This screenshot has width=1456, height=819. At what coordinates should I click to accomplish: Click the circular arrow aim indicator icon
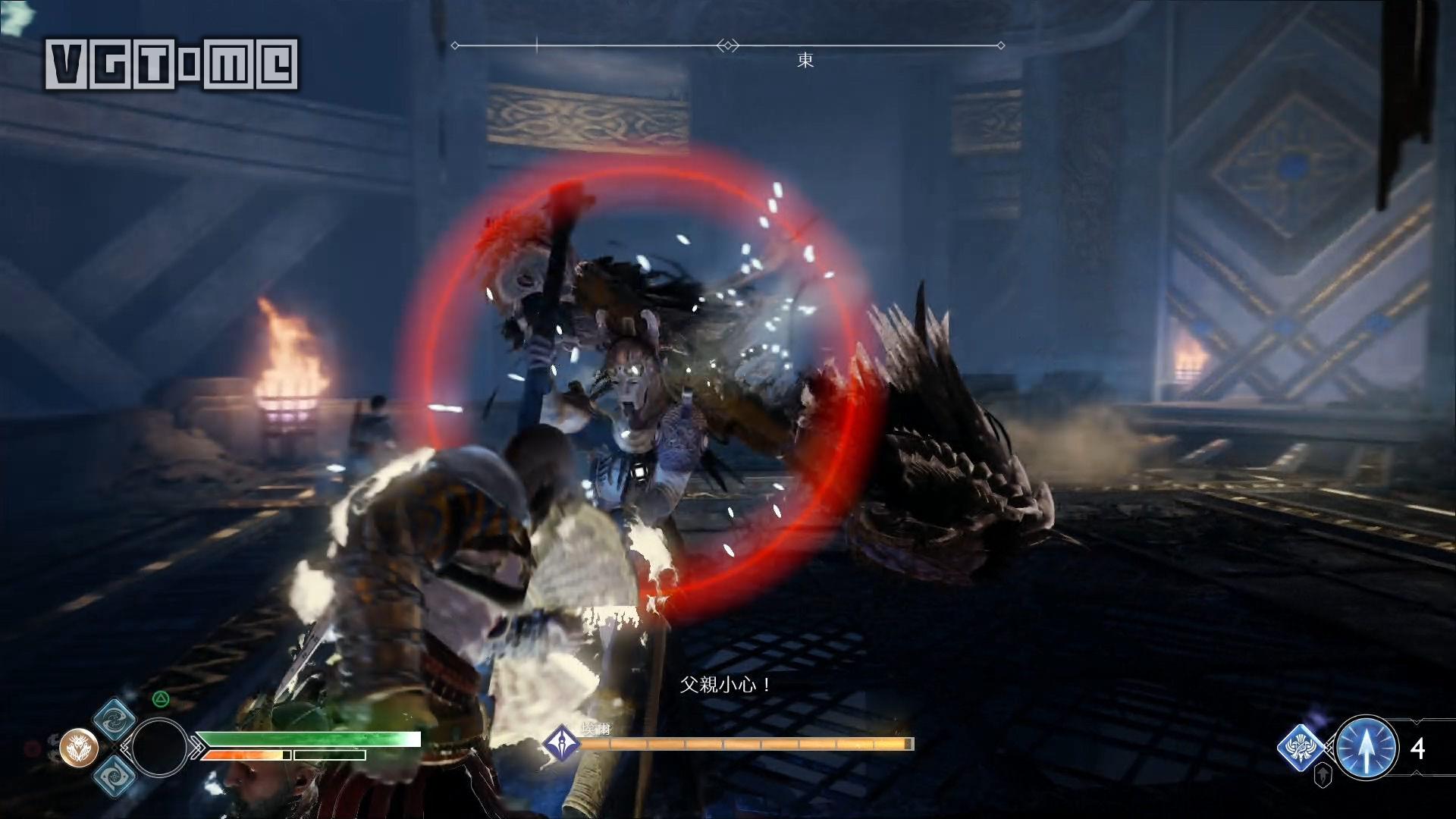click(x=1366, y=746)
